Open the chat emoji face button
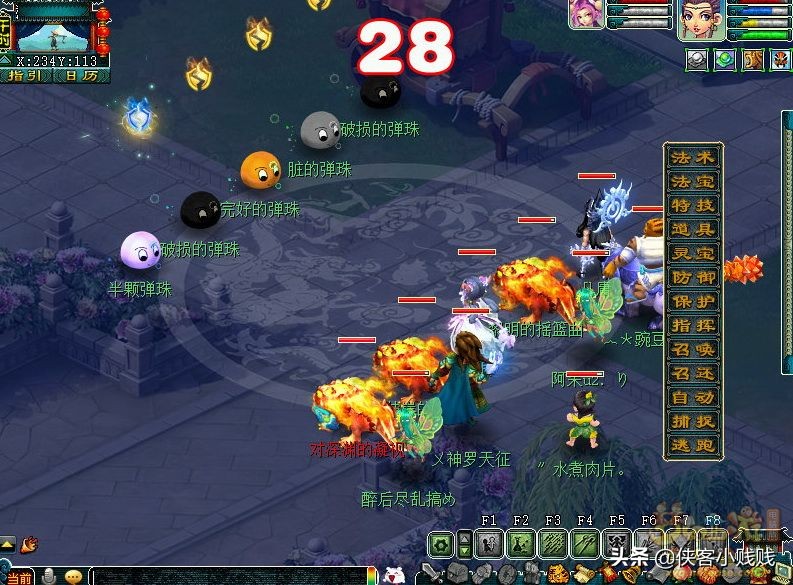 click(73, 577)
